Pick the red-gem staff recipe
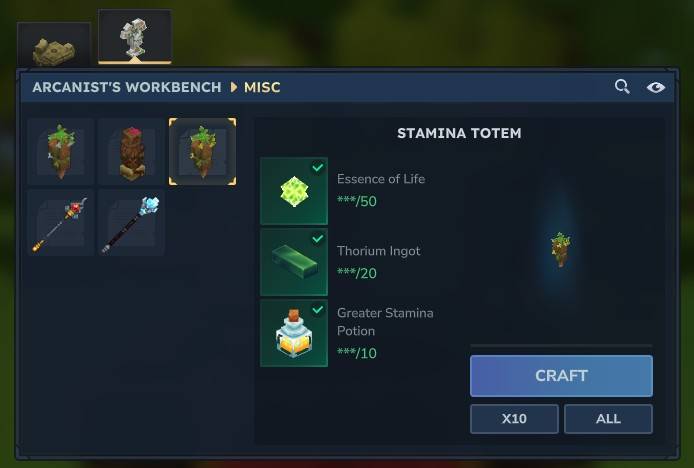 [61, 223]
